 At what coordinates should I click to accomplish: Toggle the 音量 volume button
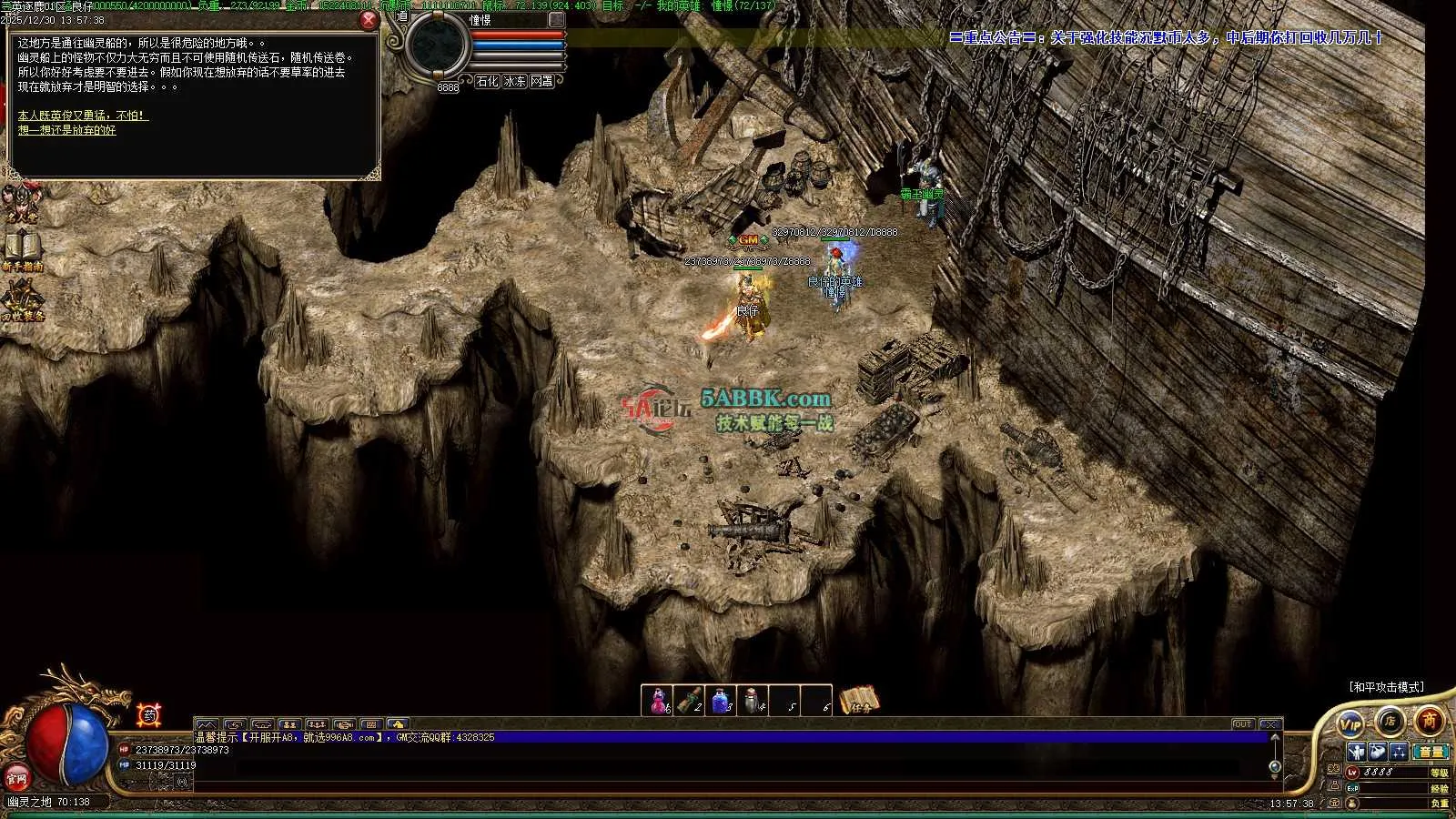pyautogui.click(x=1432, y=752)
